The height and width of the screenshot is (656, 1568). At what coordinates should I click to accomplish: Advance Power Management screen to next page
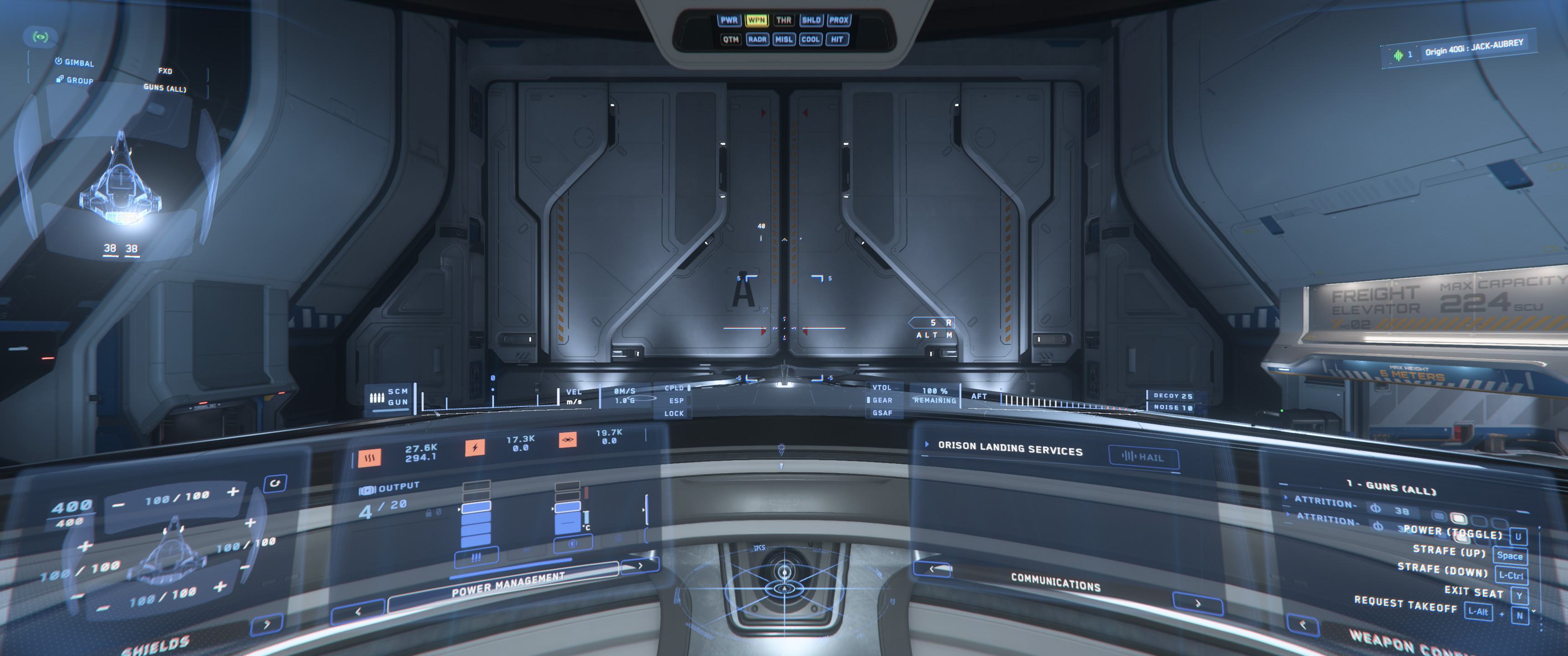pos(640,565)
